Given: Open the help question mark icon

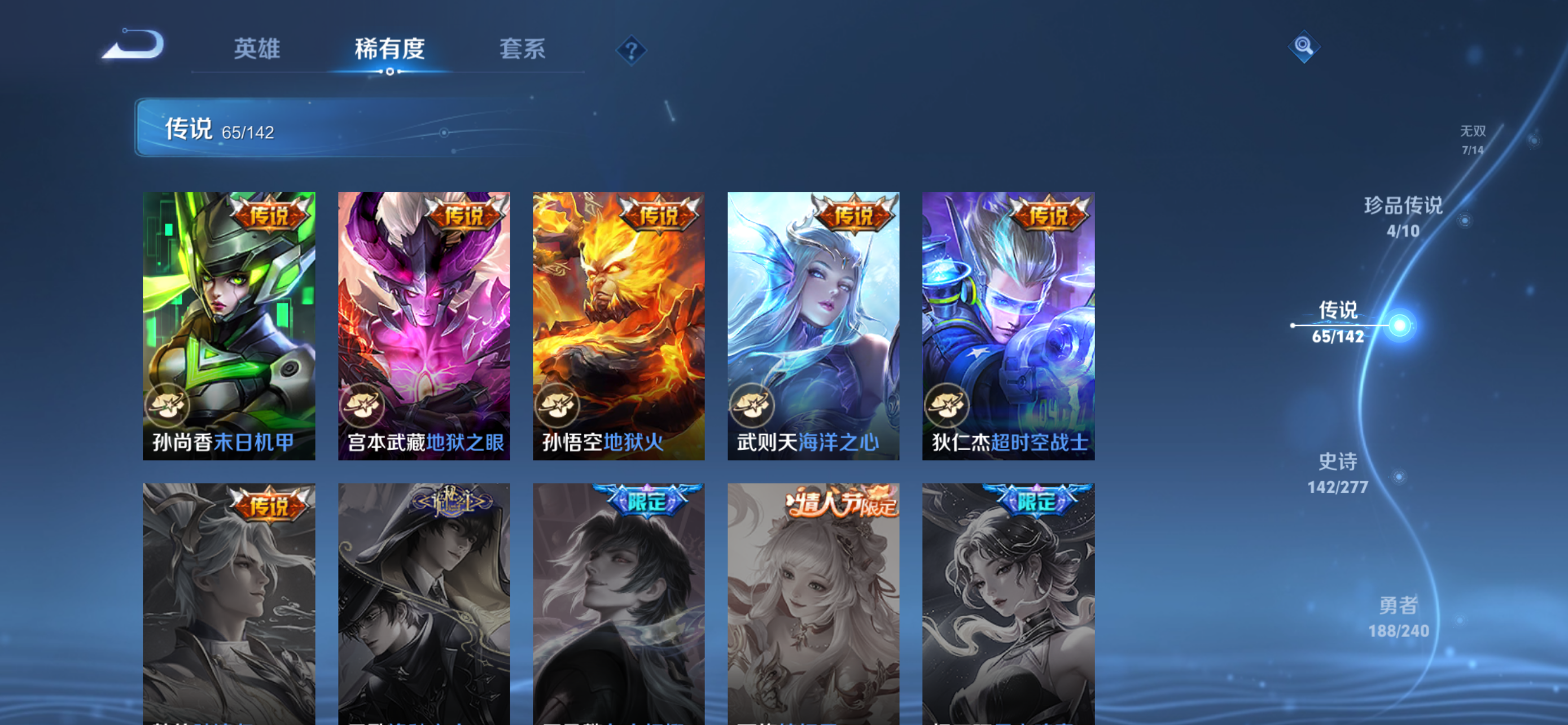Looking at the screenshot, I should (631, 51).
